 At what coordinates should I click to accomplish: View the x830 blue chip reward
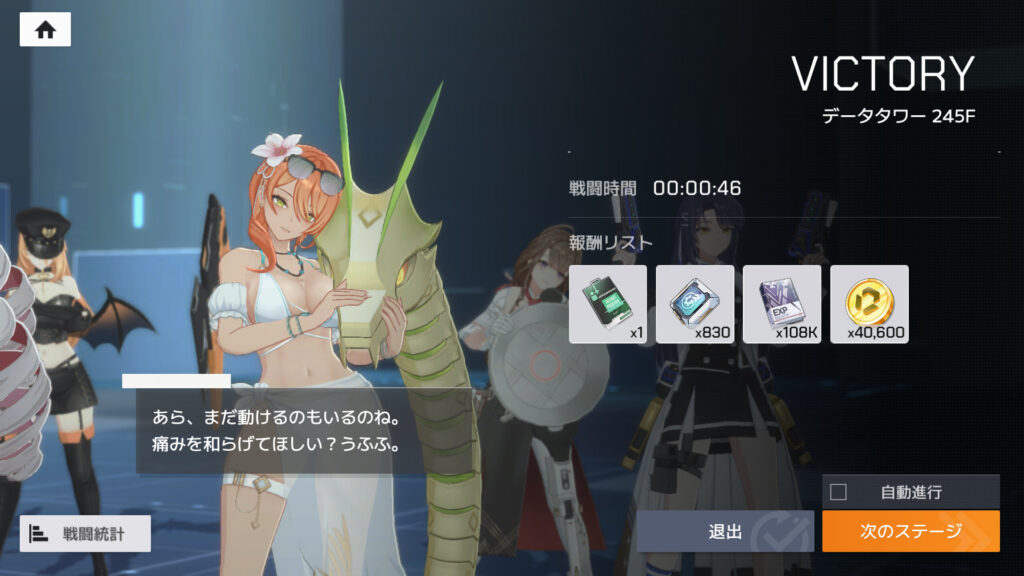point(695,304)
